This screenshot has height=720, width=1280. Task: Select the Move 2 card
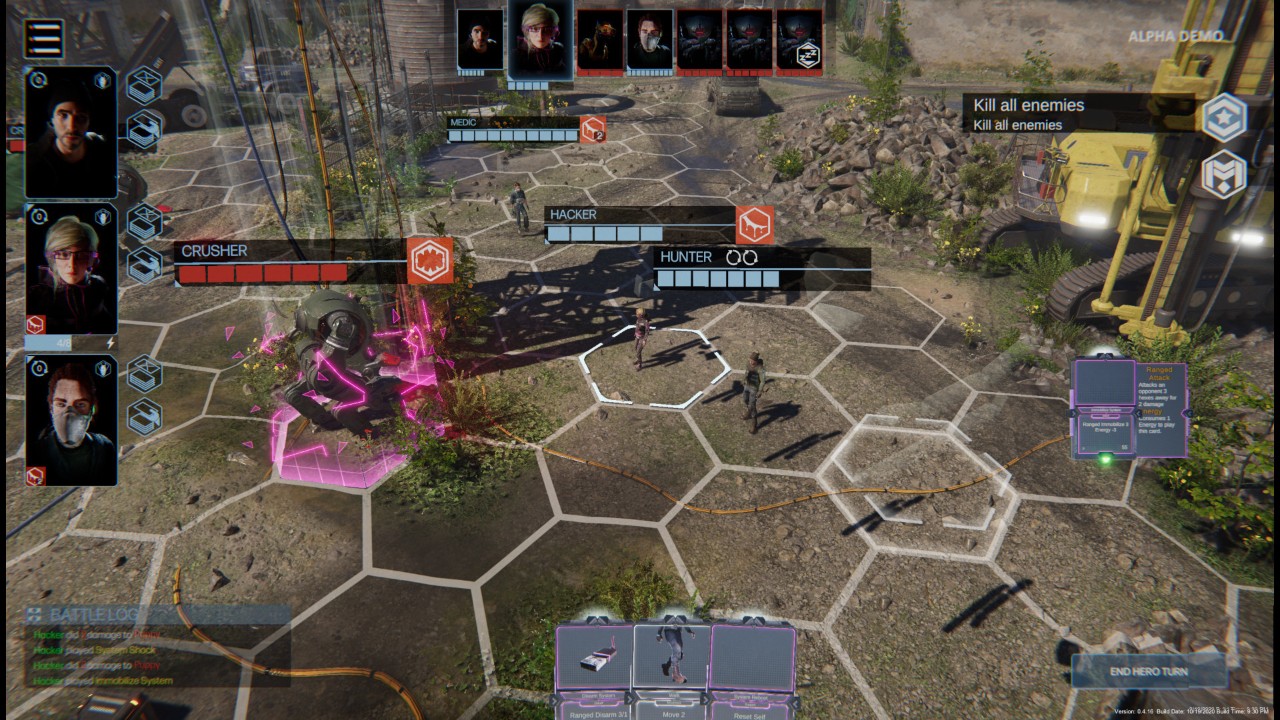pos(672,665)
